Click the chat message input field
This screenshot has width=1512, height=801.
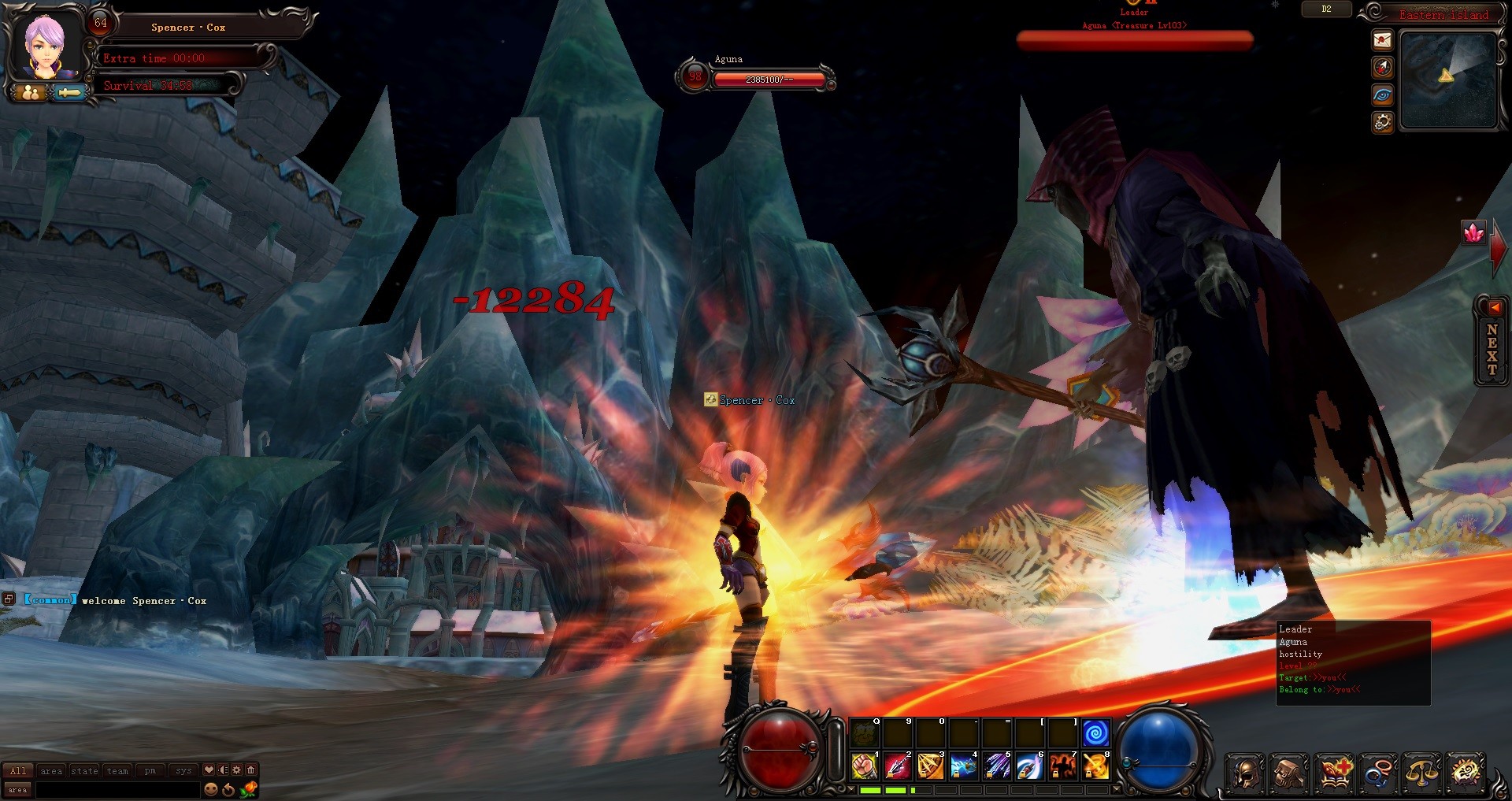click(118, 789)
